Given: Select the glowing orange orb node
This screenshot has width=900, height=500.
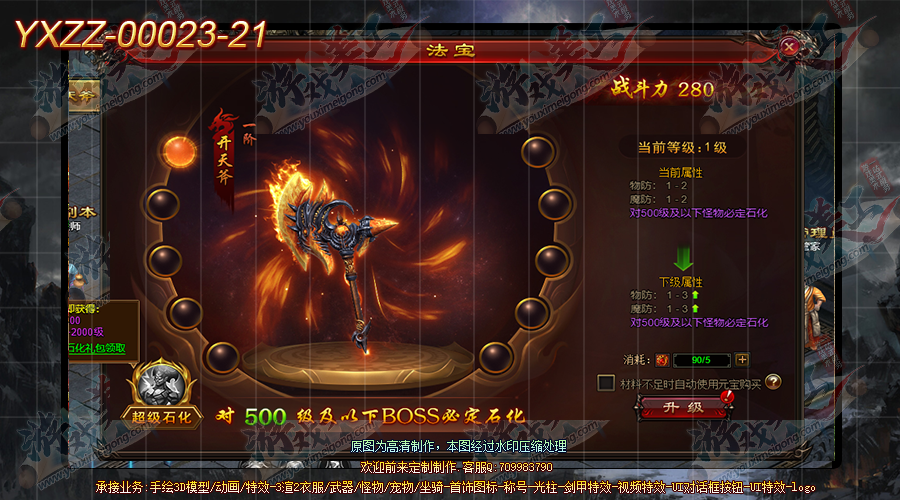Looking at the screenshot, I should click(x=182, y=152).
